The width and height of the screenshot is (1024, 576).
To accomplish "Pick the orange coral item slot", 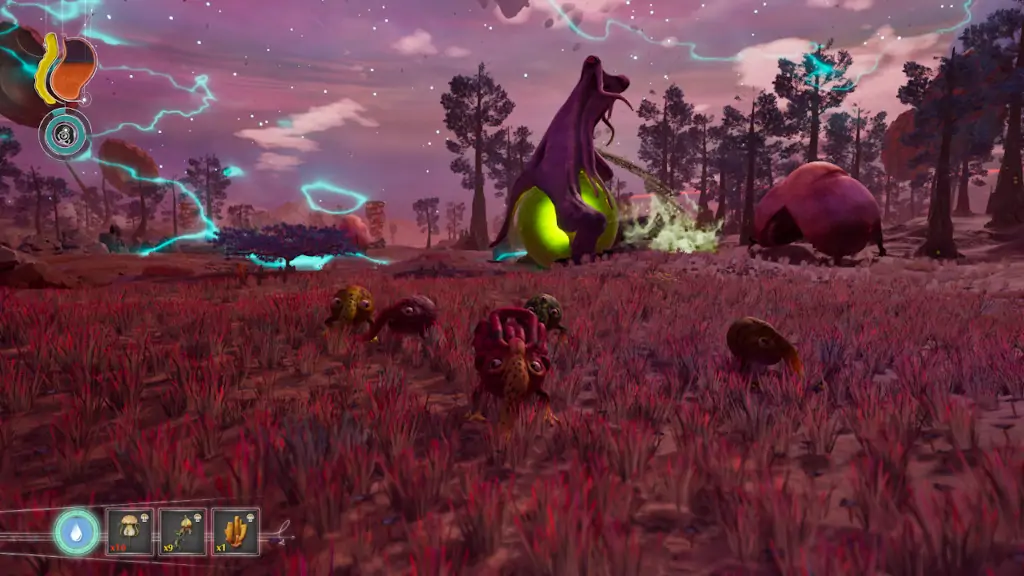I will [x=236, y=531].
